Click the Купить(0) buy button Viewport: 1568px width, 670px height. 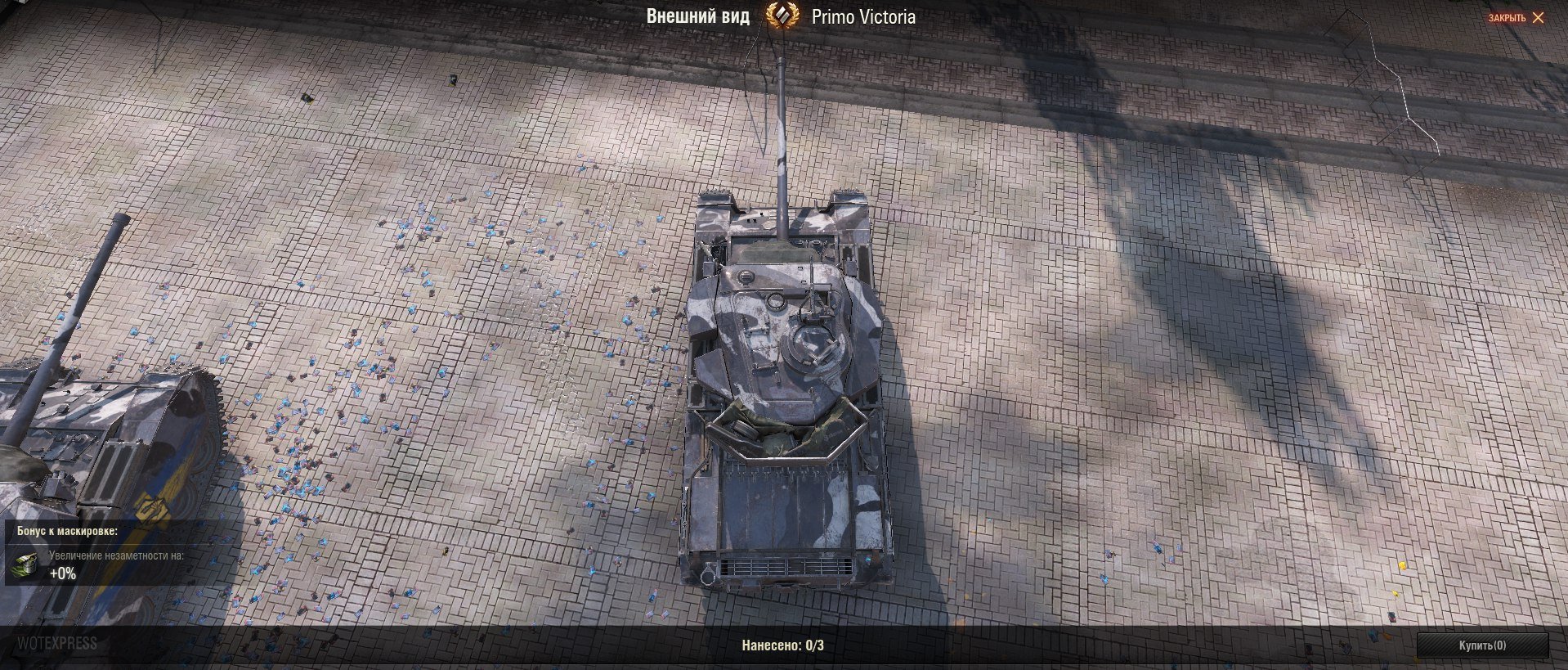[x=1481, y=645]
